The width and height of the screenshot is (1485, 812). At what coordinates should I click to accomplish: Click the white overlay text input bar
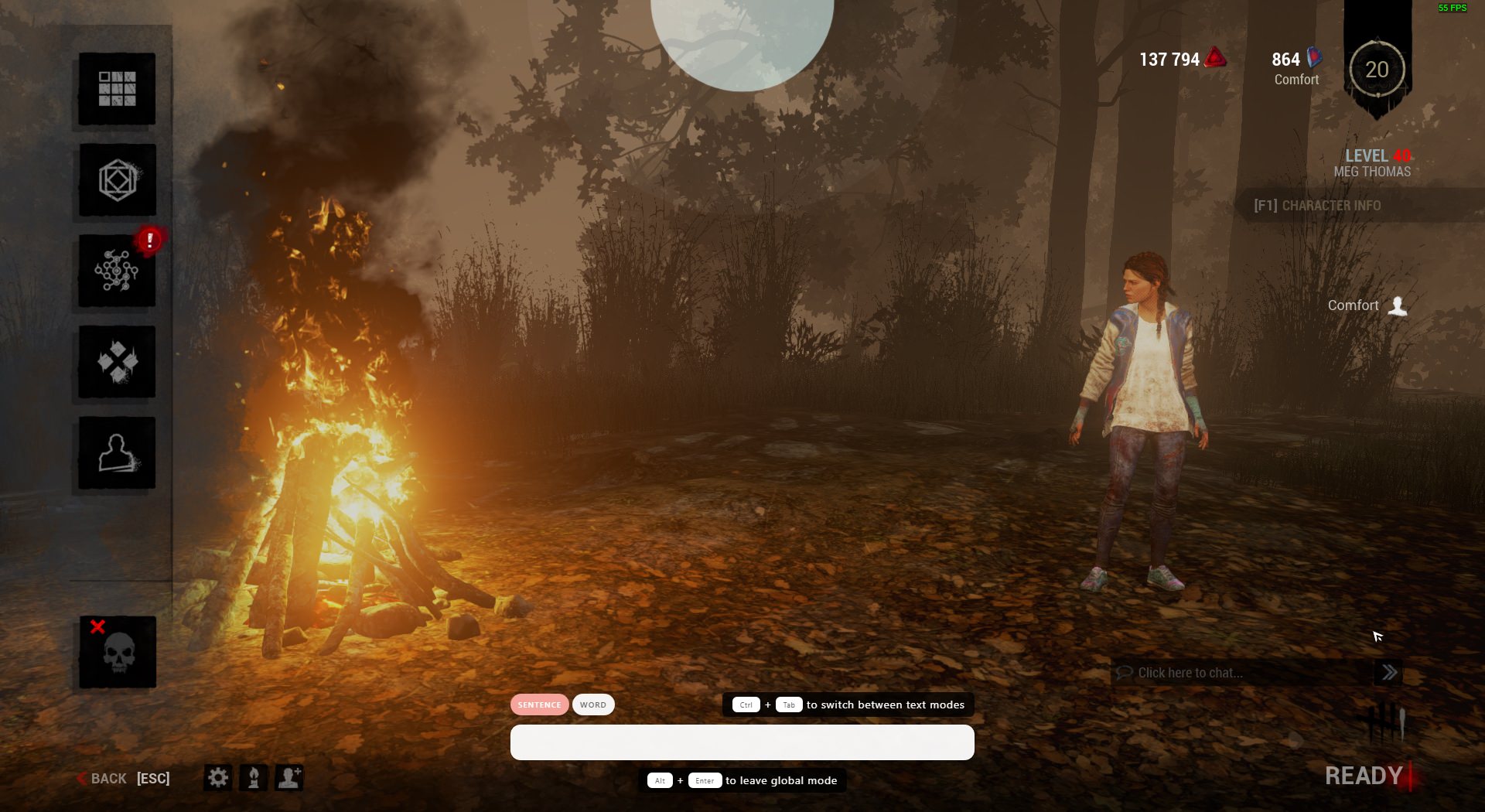tap(742, 742)
